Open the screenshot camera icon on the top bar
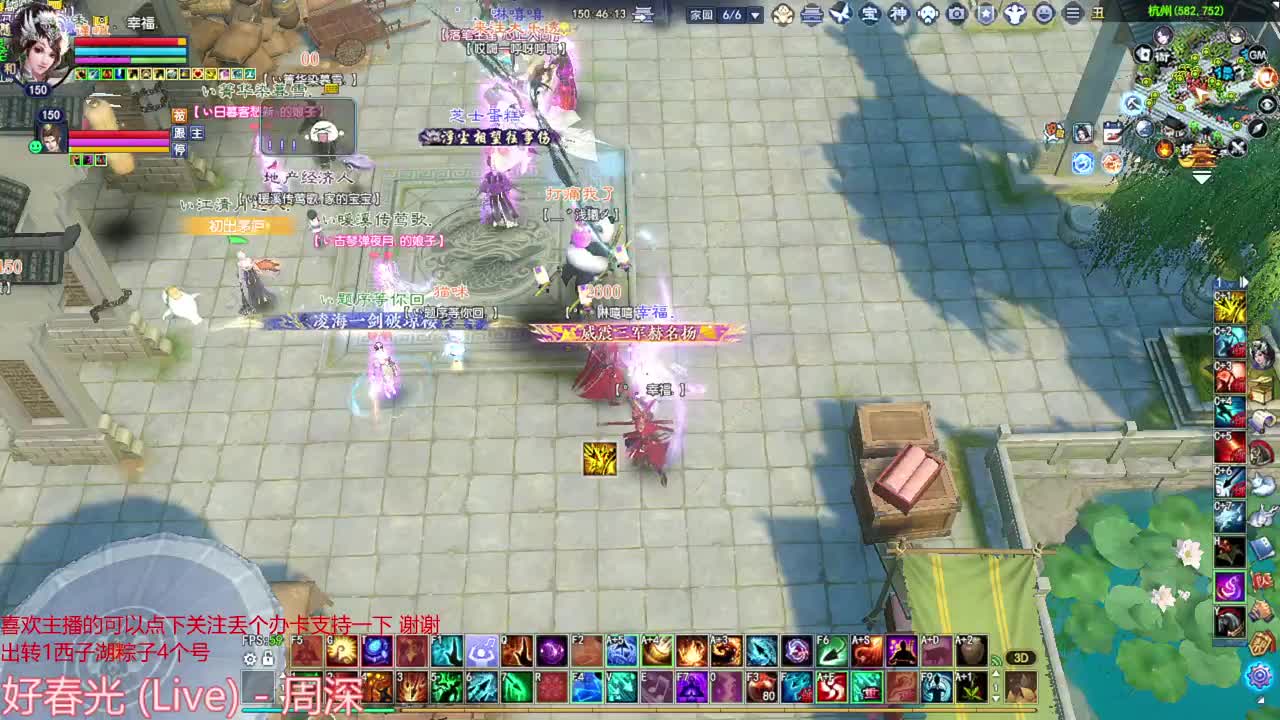This screenshot has height=720, width=1280. [955, 13]
